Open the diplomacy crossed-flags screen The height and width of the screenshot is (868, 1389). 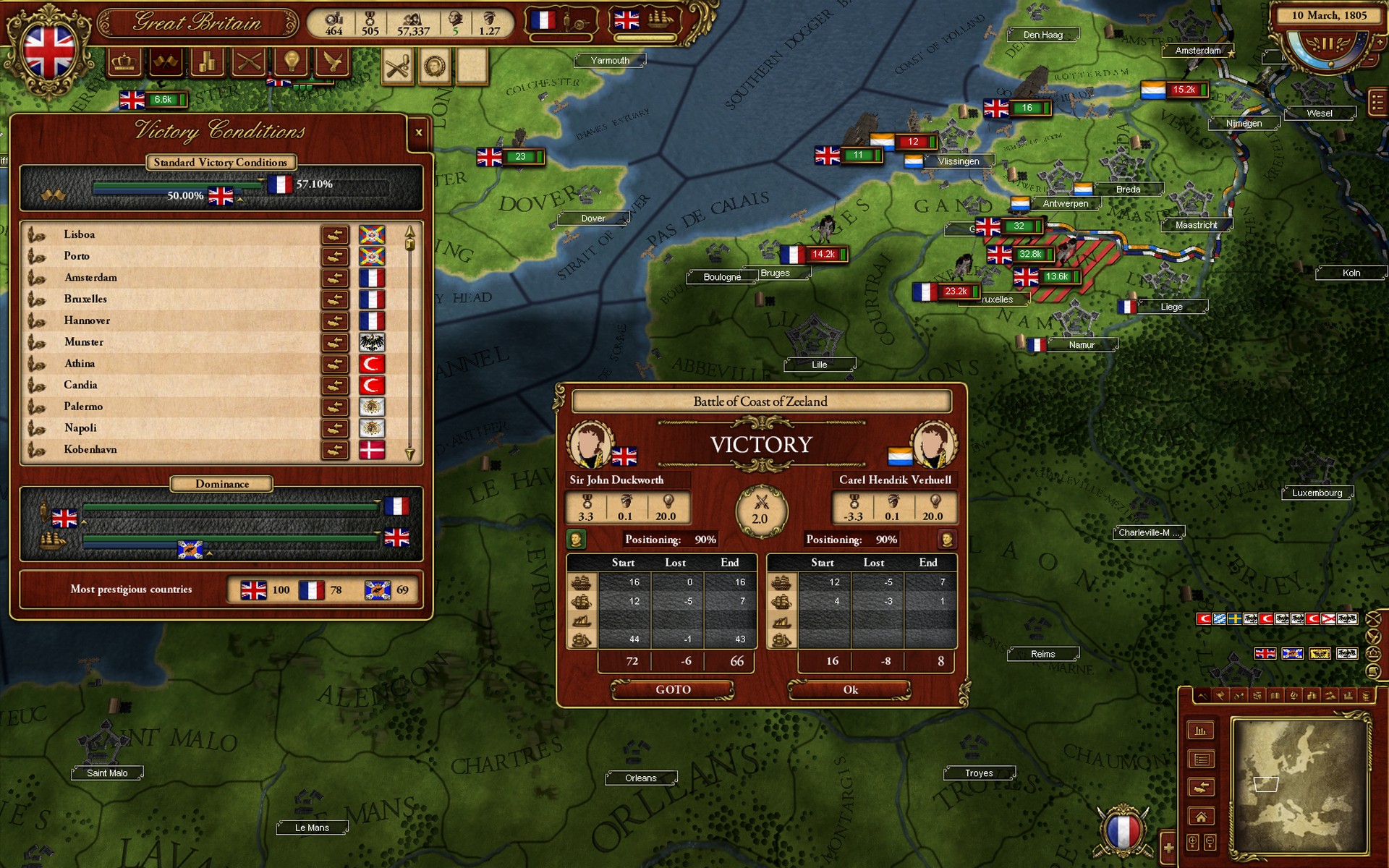pyautogui.click(x=165, y=63)
